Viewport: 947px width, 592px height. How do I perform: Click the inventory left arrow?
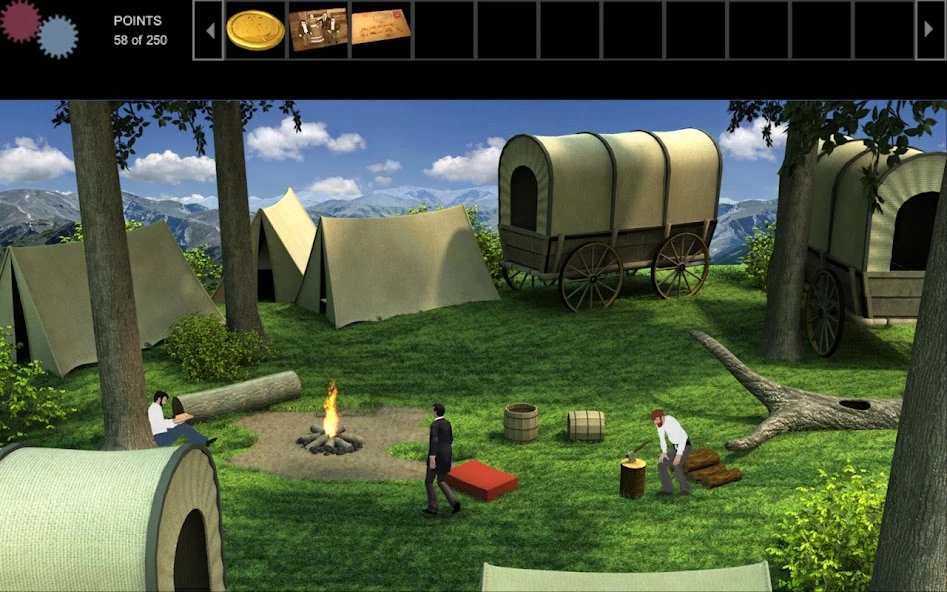(208, 30)
